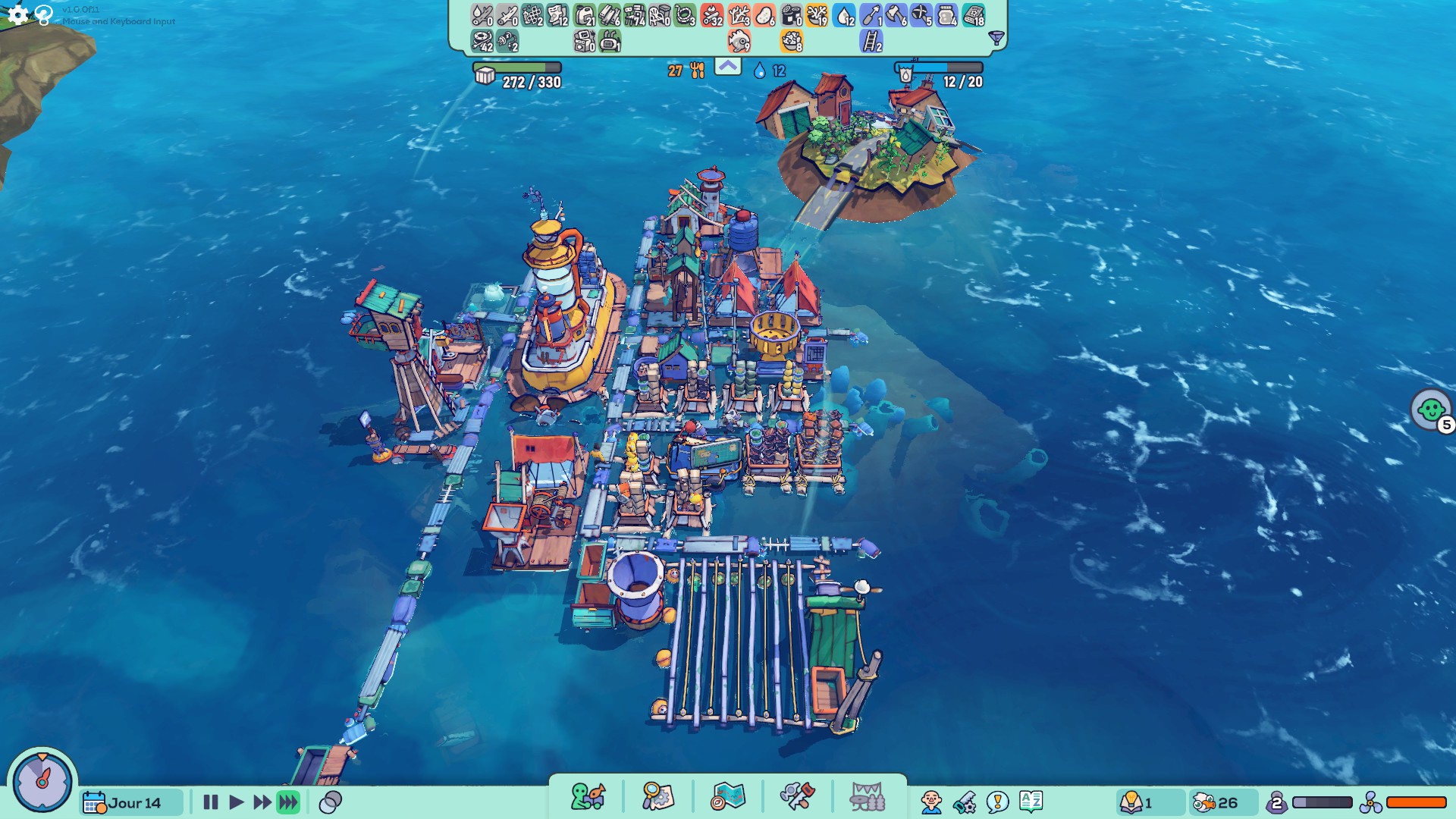Select the triple fast-forward speed
The height and width of the screenshot is (819, 1456).
tap(288, 802)
